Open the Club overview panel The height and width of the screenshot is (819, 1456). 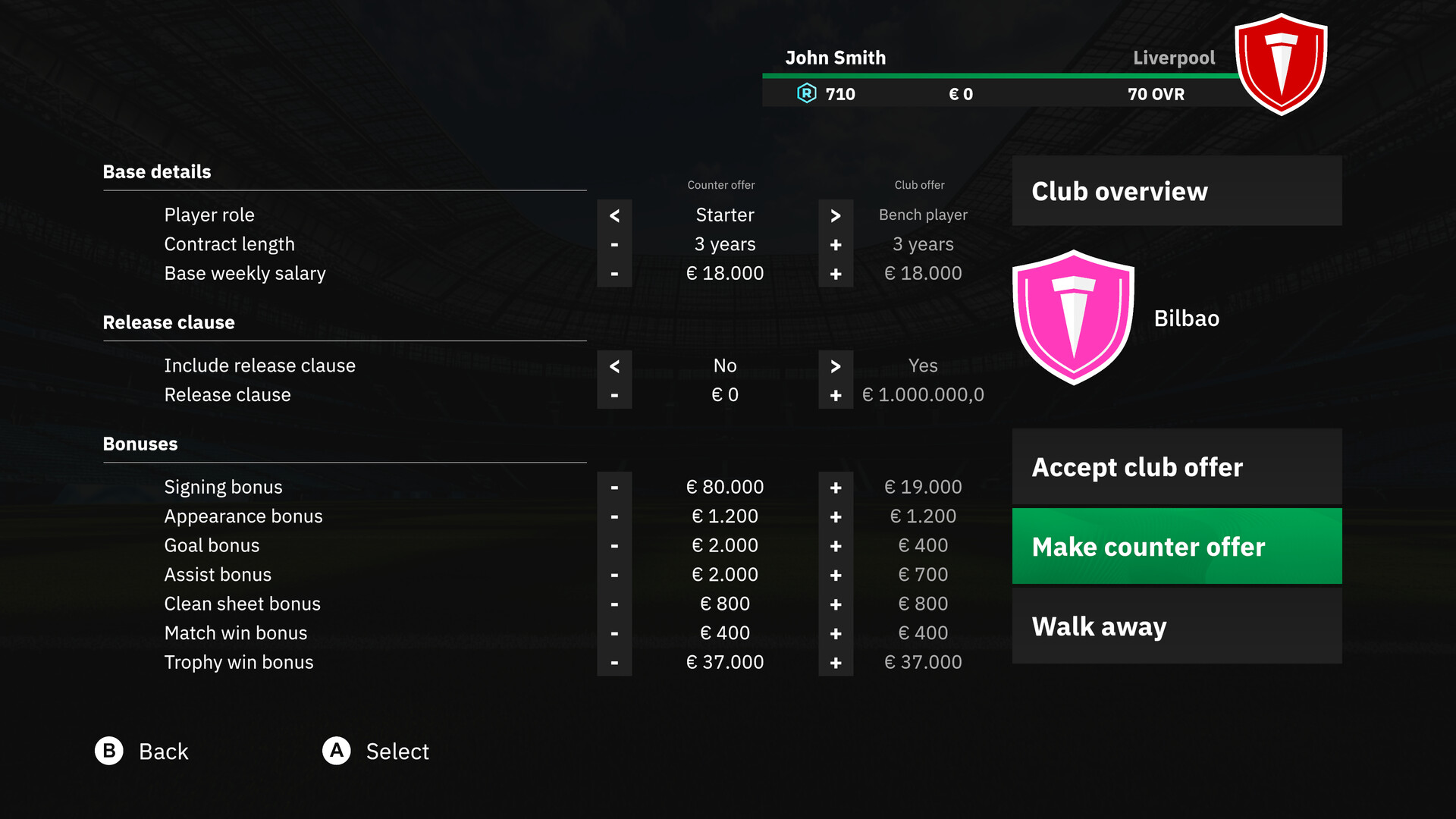pos(1176,191)
